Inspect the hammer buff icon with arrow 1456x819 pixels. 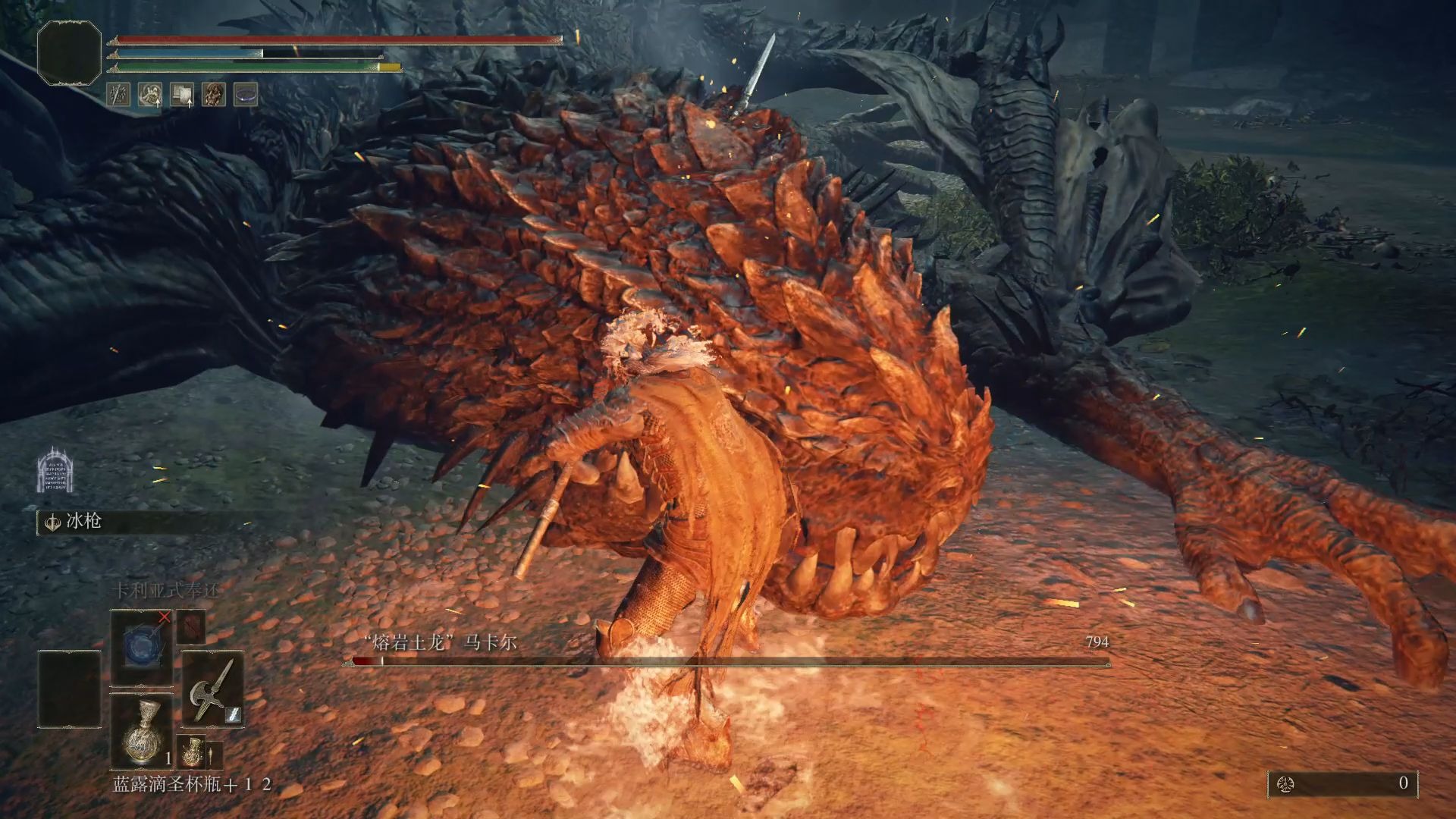pos(182,95)
